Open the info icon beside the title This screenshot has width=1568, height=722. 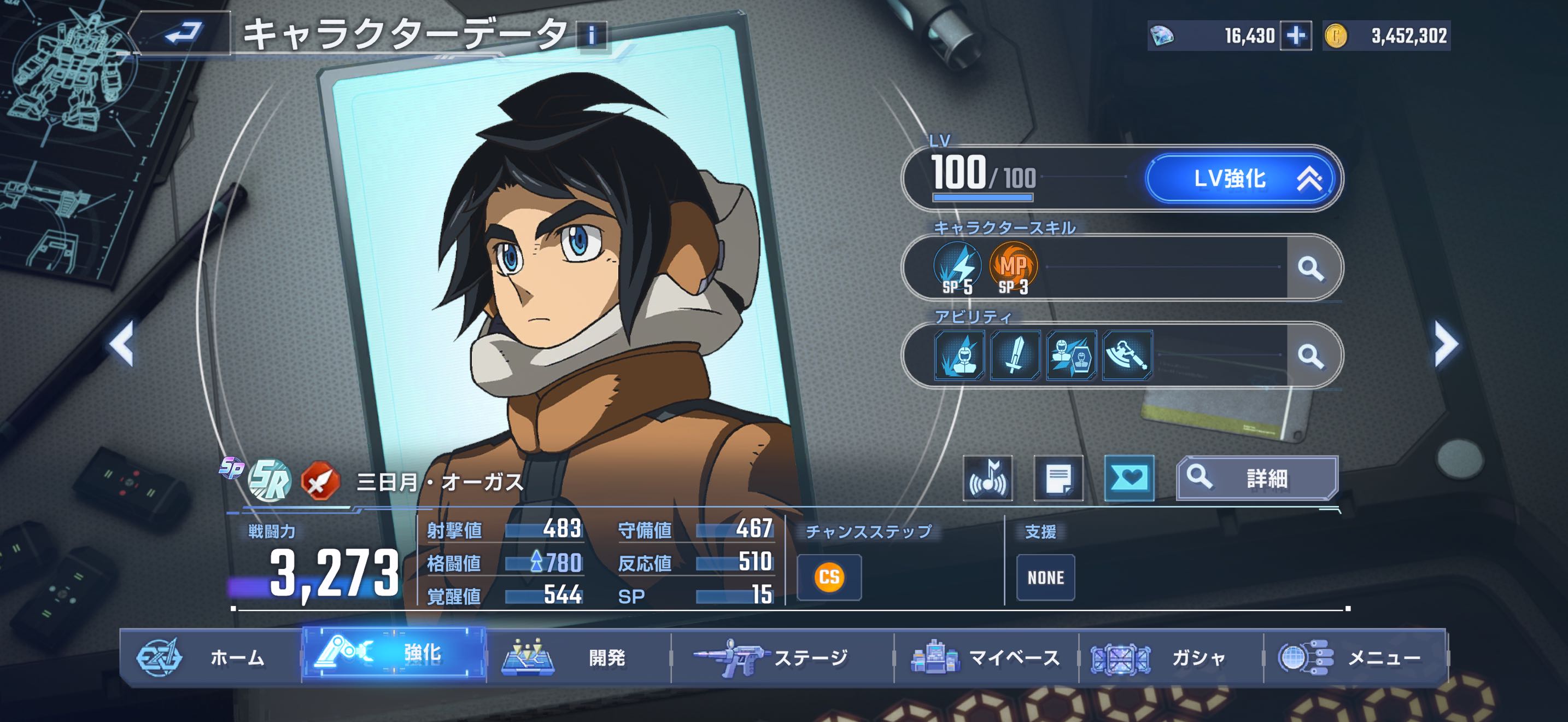tap(592, 36)
